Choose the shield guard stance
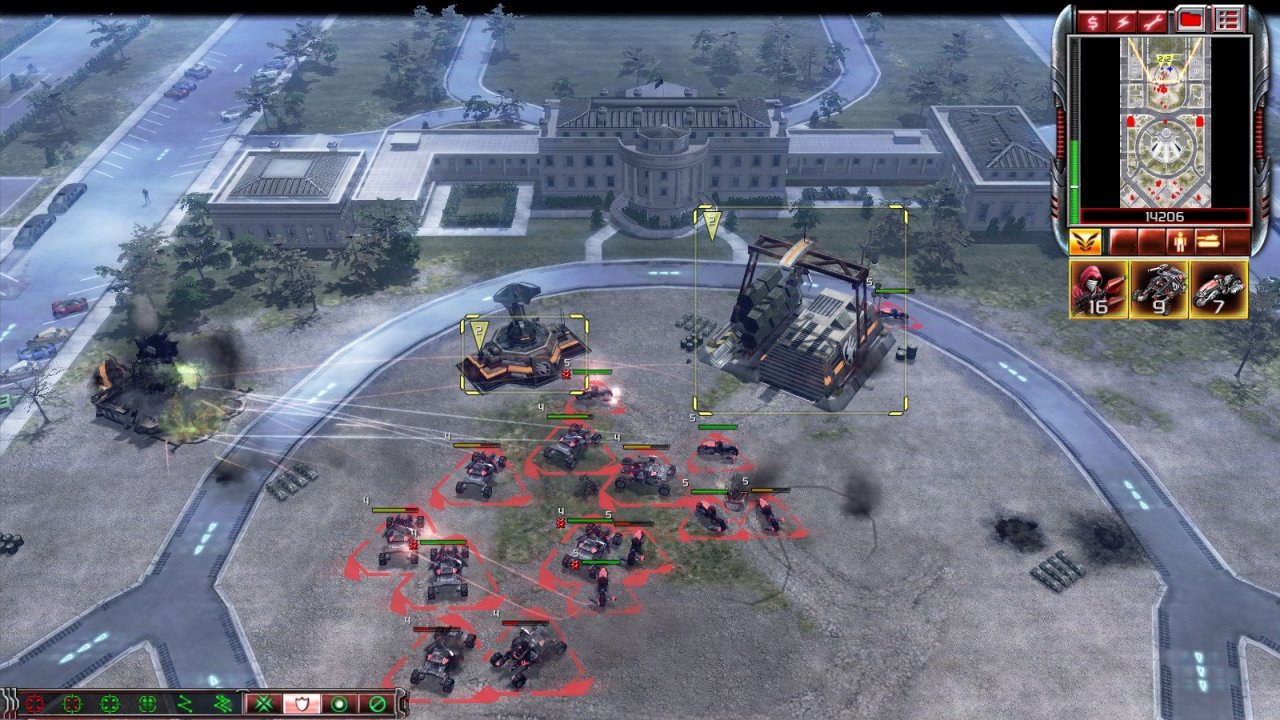 299,704
